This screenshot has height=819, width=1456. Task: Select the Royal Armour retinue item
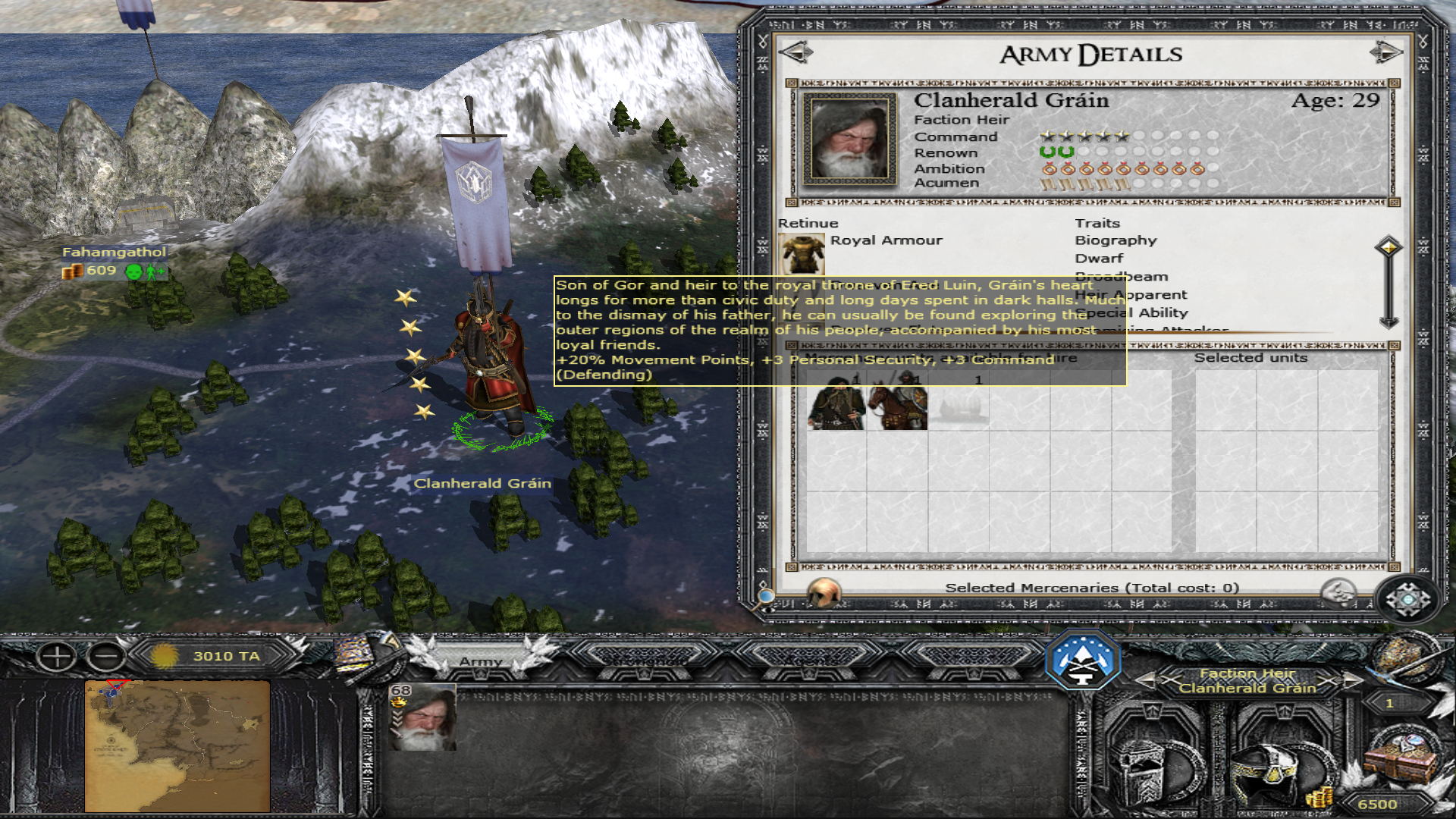(802, 254)
